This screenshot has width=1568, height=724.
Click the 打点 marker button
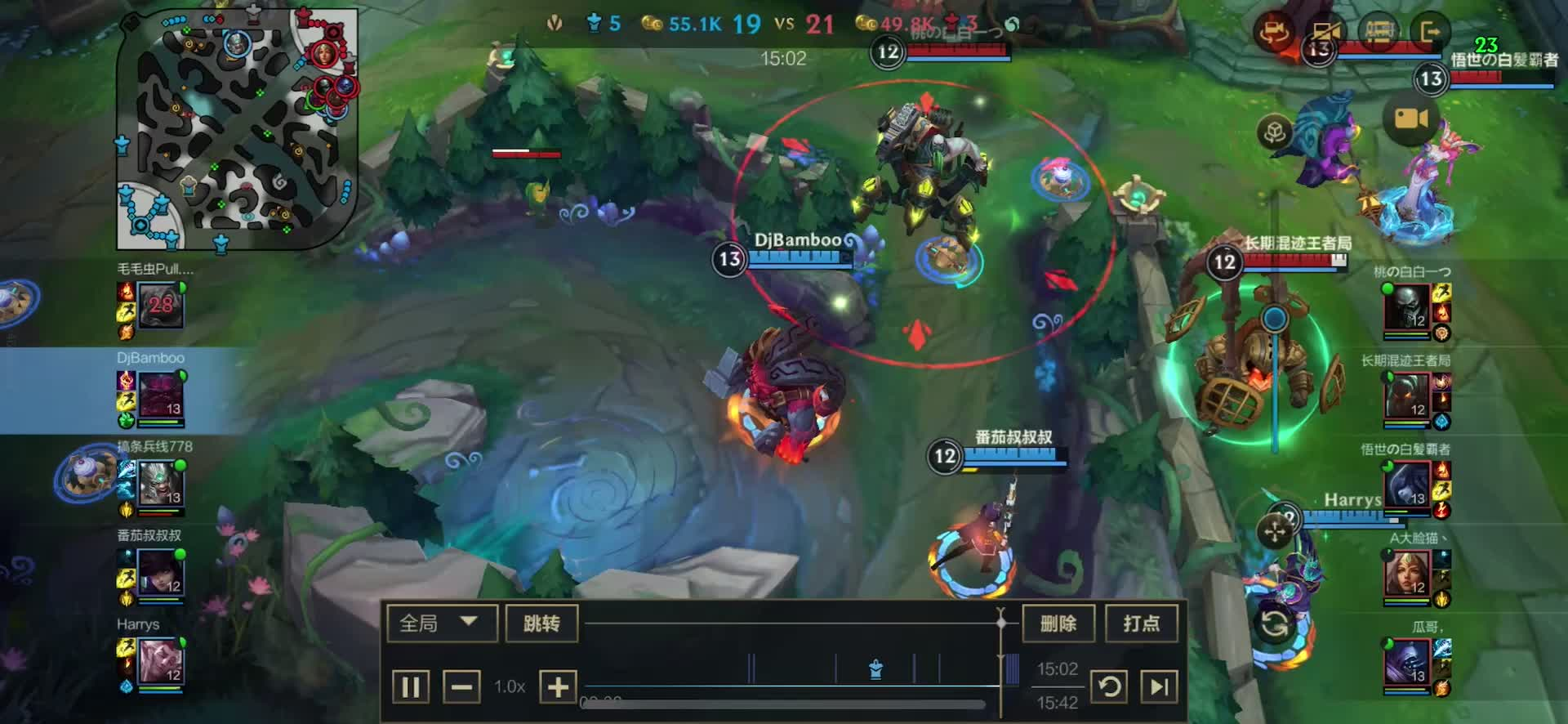tap(1141, 623)
